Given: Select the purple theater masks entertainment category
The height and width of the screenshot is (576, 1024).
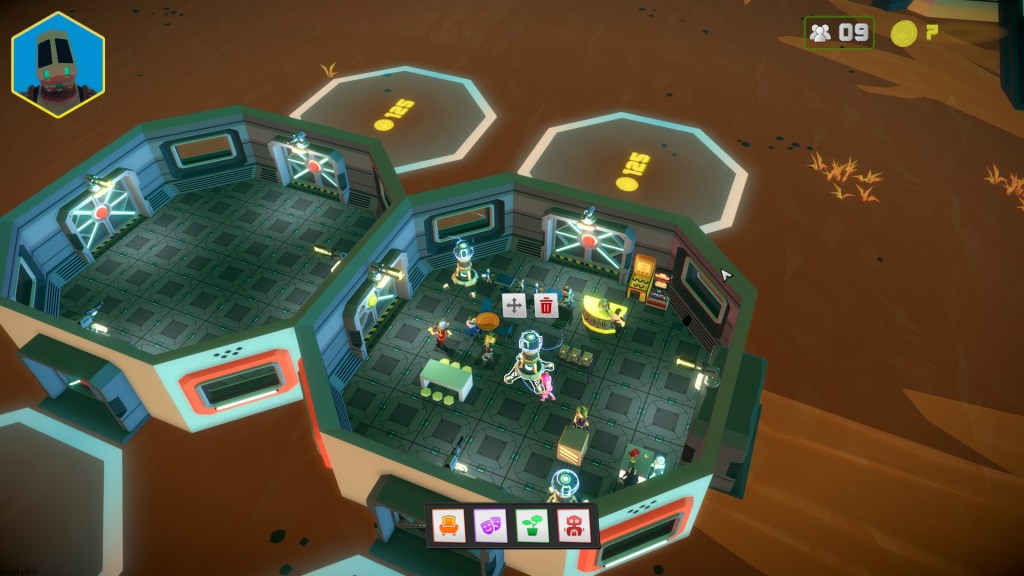Looking at the screenshot, I should point(489,524).
